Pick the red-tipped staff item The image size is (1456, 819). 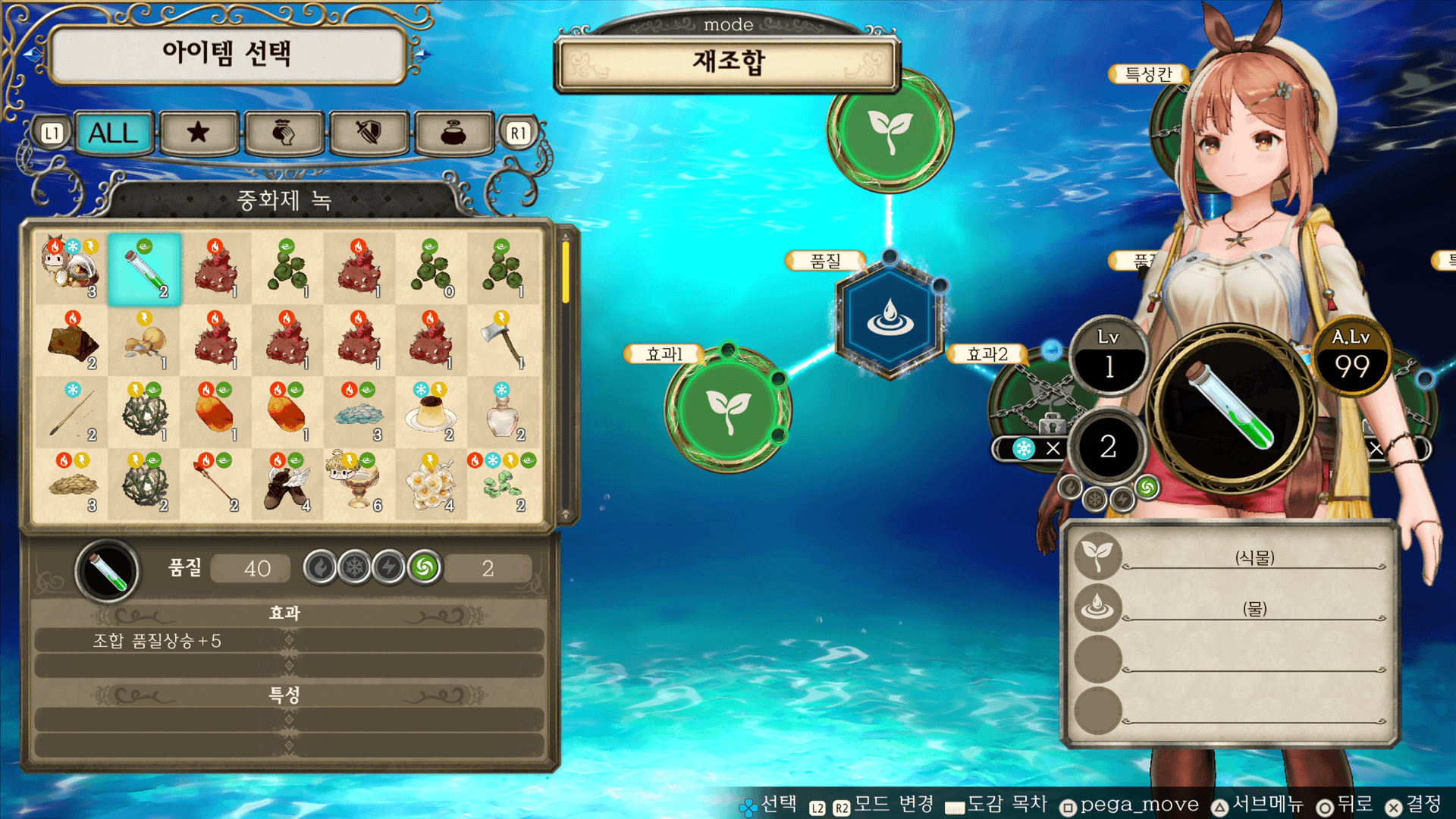215,484
